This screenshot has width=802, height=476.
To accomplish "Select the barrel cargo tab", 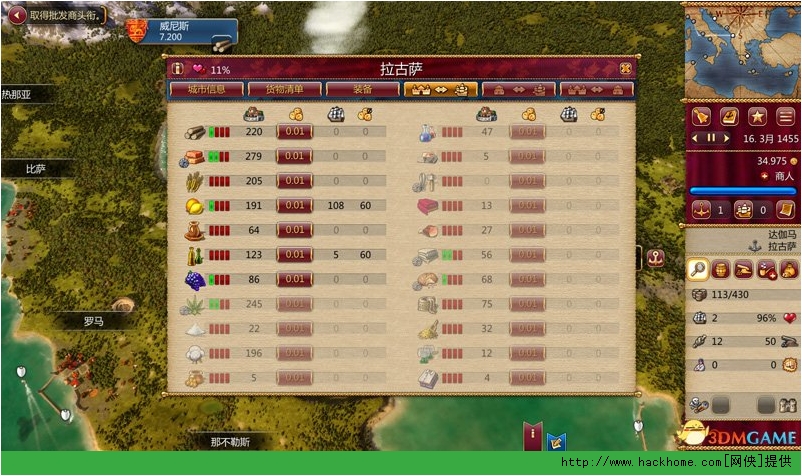I will point(721,268).
